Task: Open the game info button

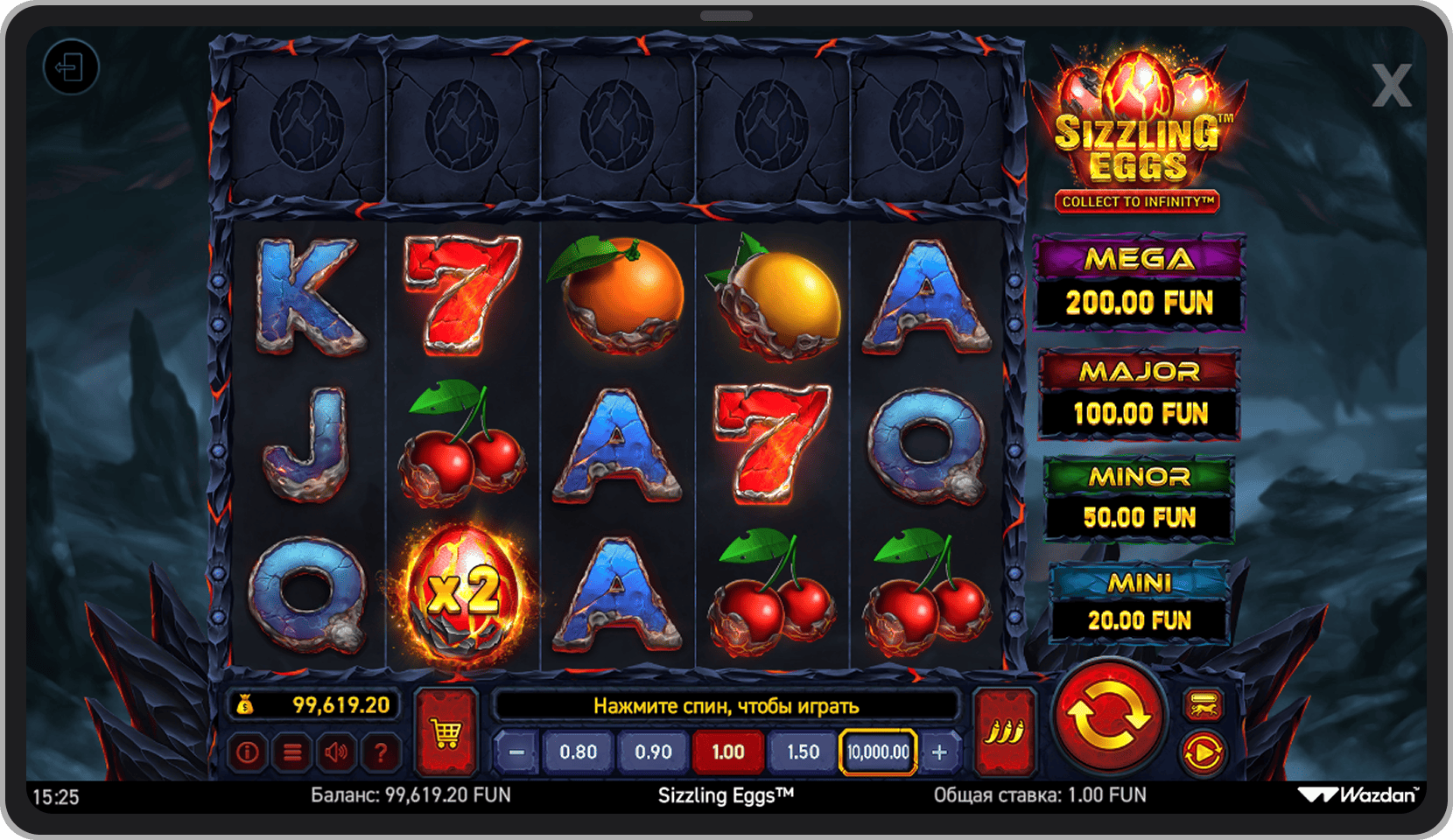Action: tap(248, 752)
